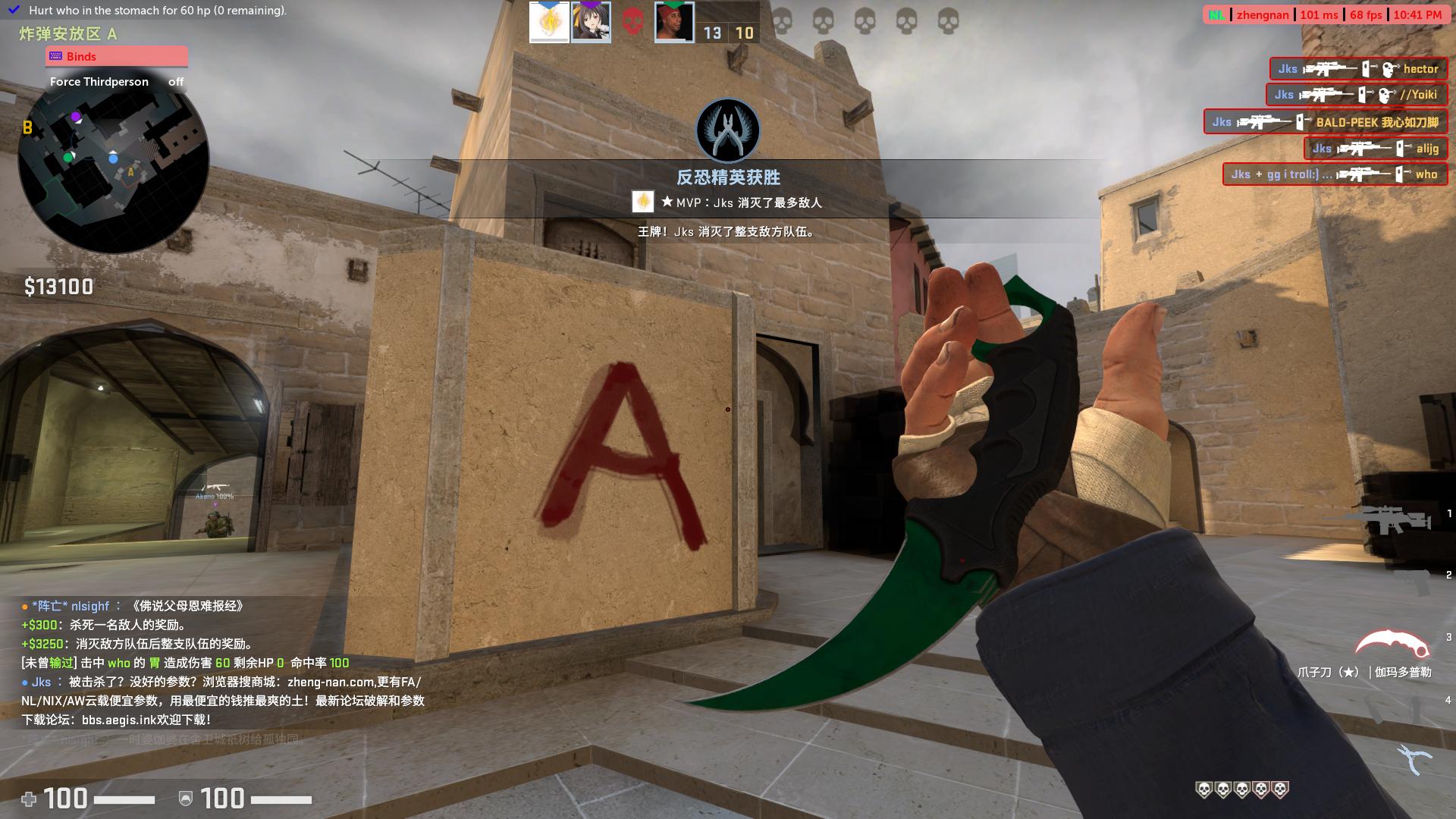The width and height of the screenshot is (1456, 819).
Task: Click the 13 | 10 score display
Action: (x=727, y=33)
